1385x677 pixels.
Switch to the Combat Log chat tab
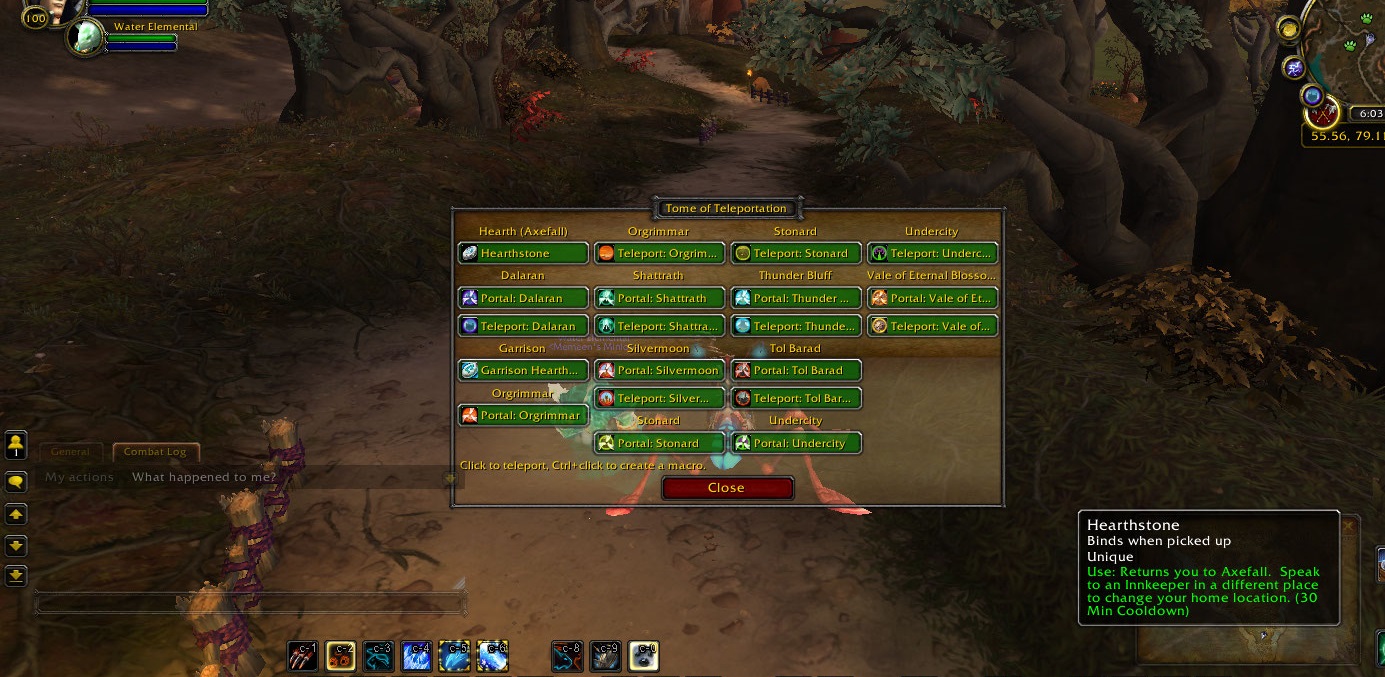coord(155,452)
